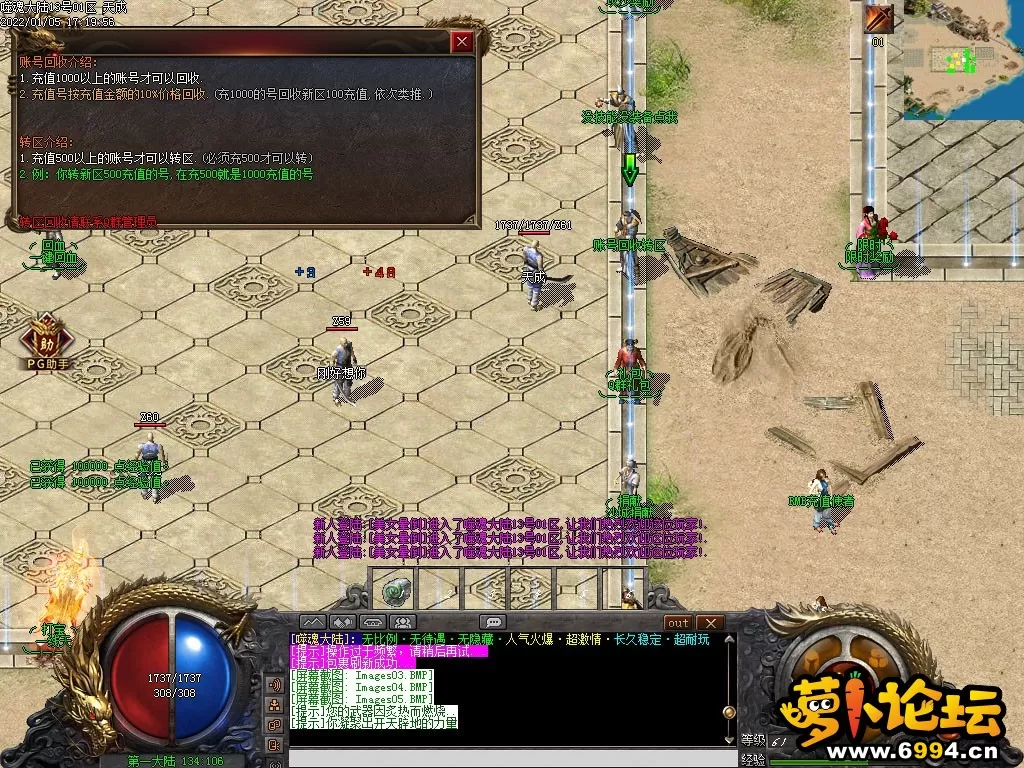Open the PG助手 assistant icon
1024x768 pixels.
point(47,337)
